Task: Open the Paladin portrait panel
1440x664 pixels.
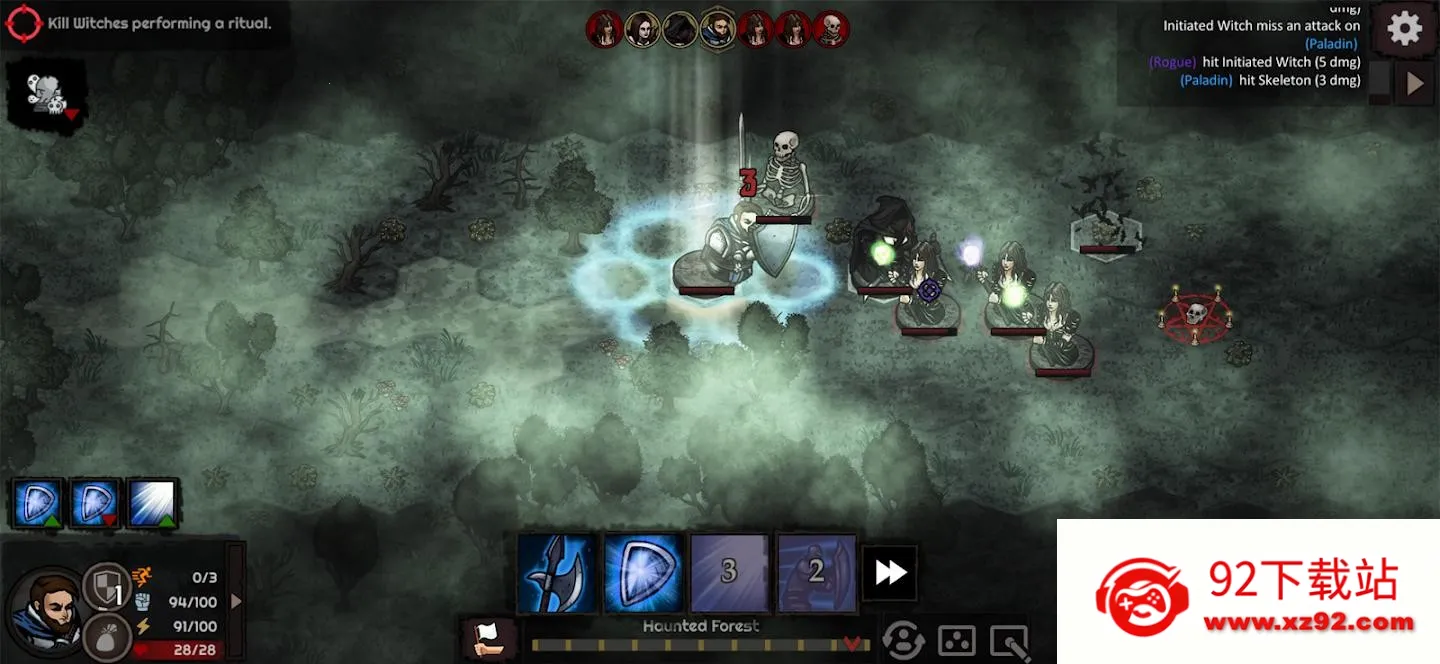Action: click(45, 610)
